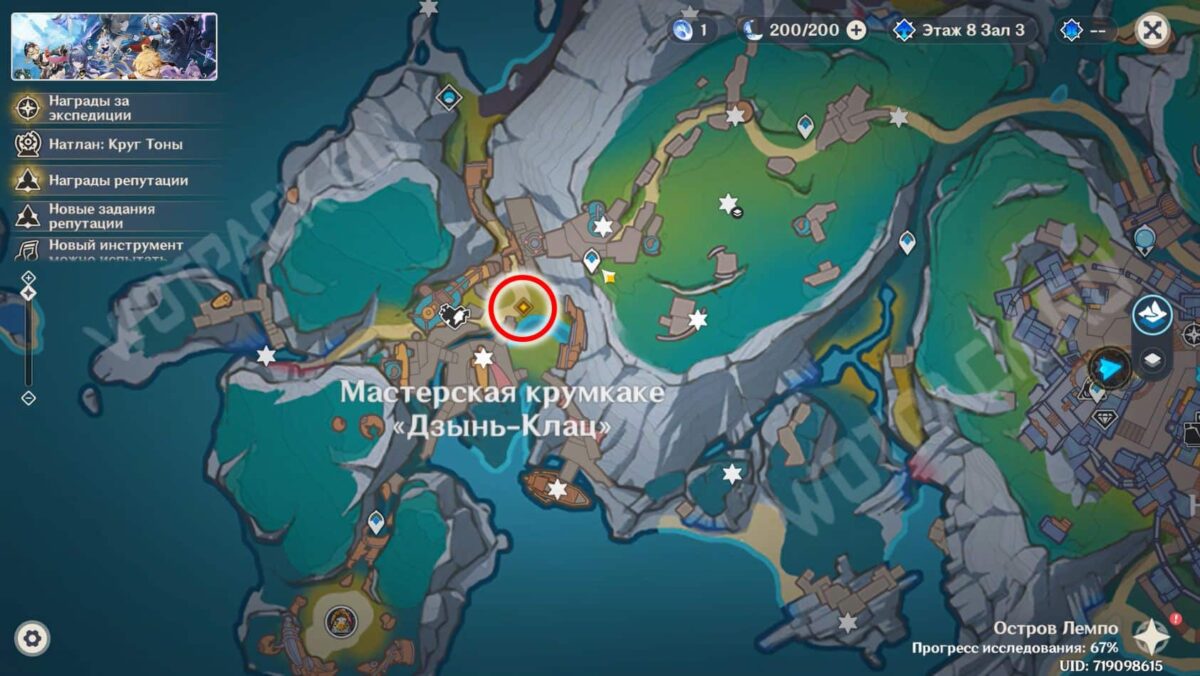Click the zoom-out button below the slider
This screenshot has width=1200, height=676.
pyautogui.click(x=28, y=398)
